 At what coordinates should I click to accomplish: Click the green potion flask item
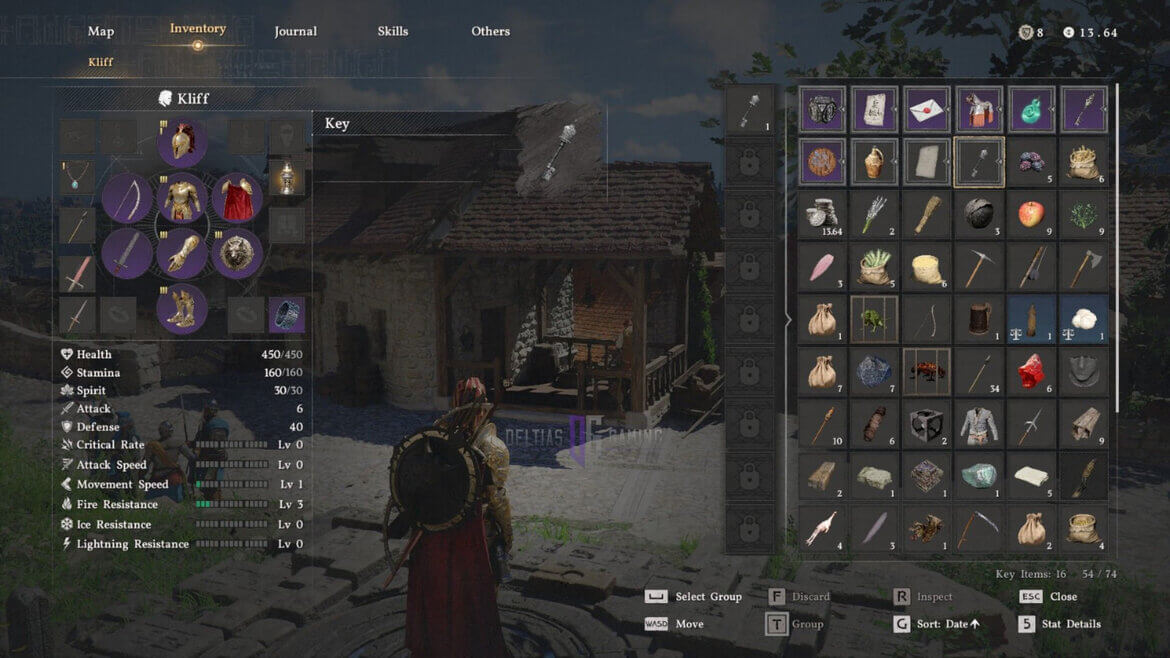coord(1031,110)
